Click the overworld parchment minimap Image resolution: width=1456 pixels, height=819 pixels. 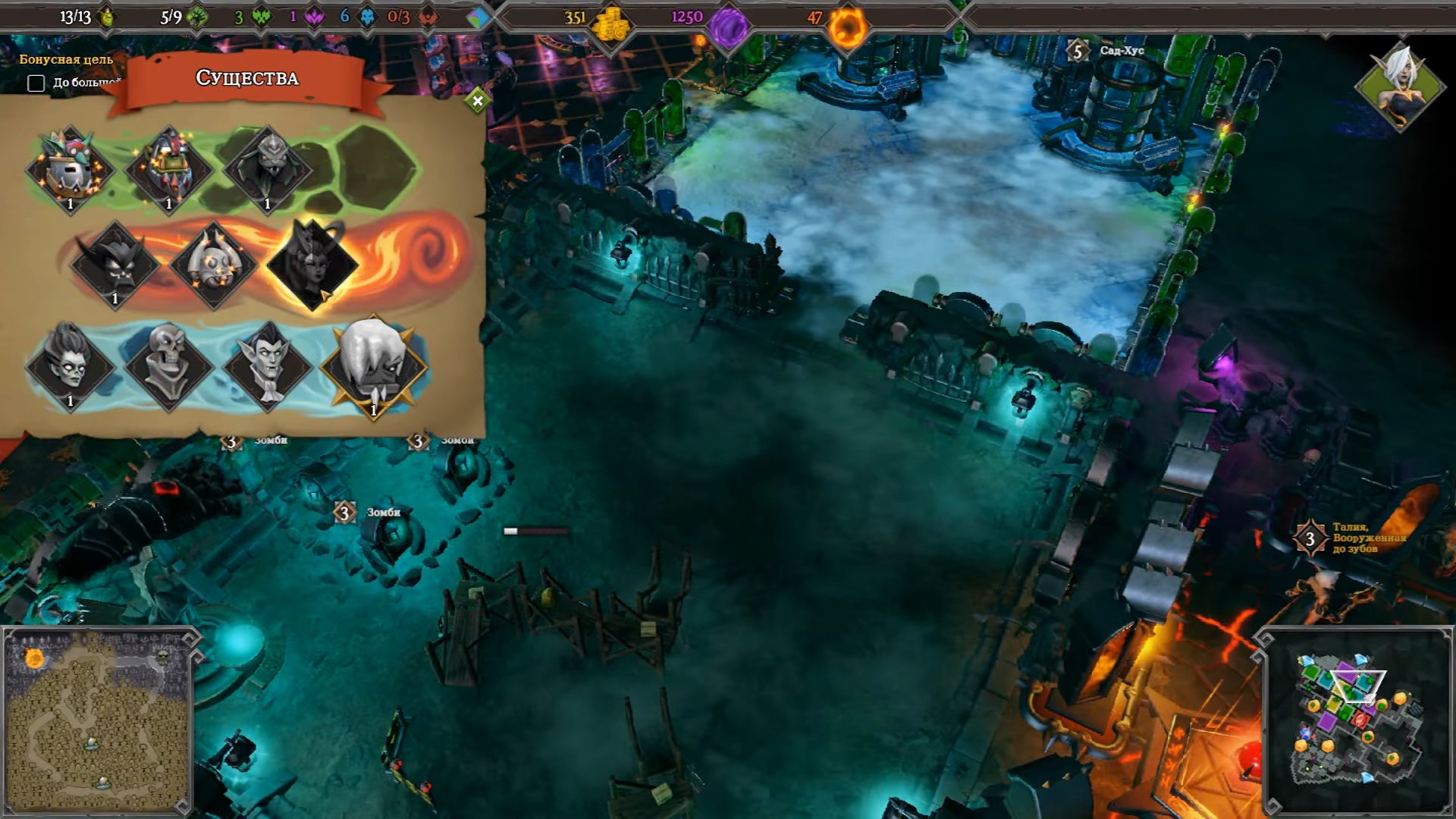coord(96,720)
